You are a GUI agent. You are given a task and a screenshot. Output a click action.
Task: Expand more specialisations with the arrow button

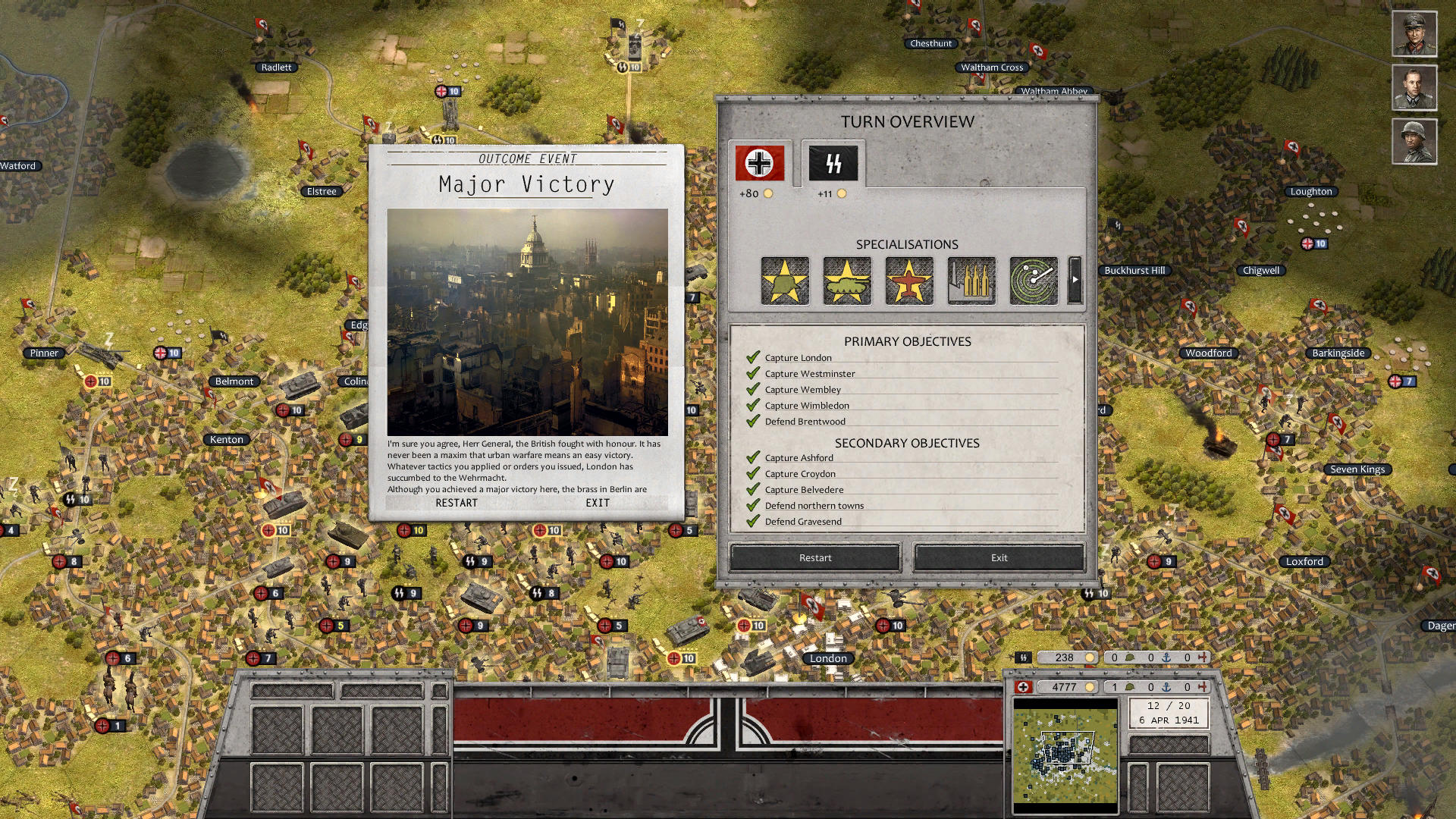[1075, 281]
